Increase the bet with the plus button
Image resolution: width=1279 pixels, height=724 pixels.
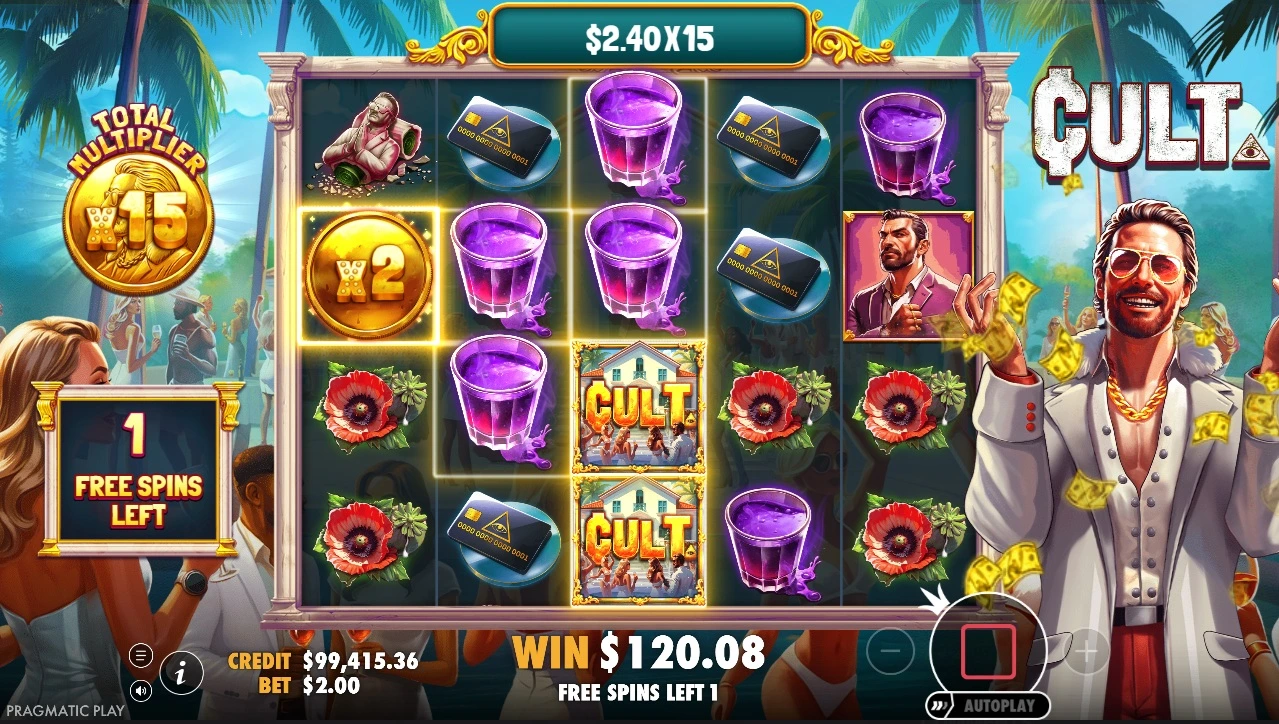(1086, 653)
